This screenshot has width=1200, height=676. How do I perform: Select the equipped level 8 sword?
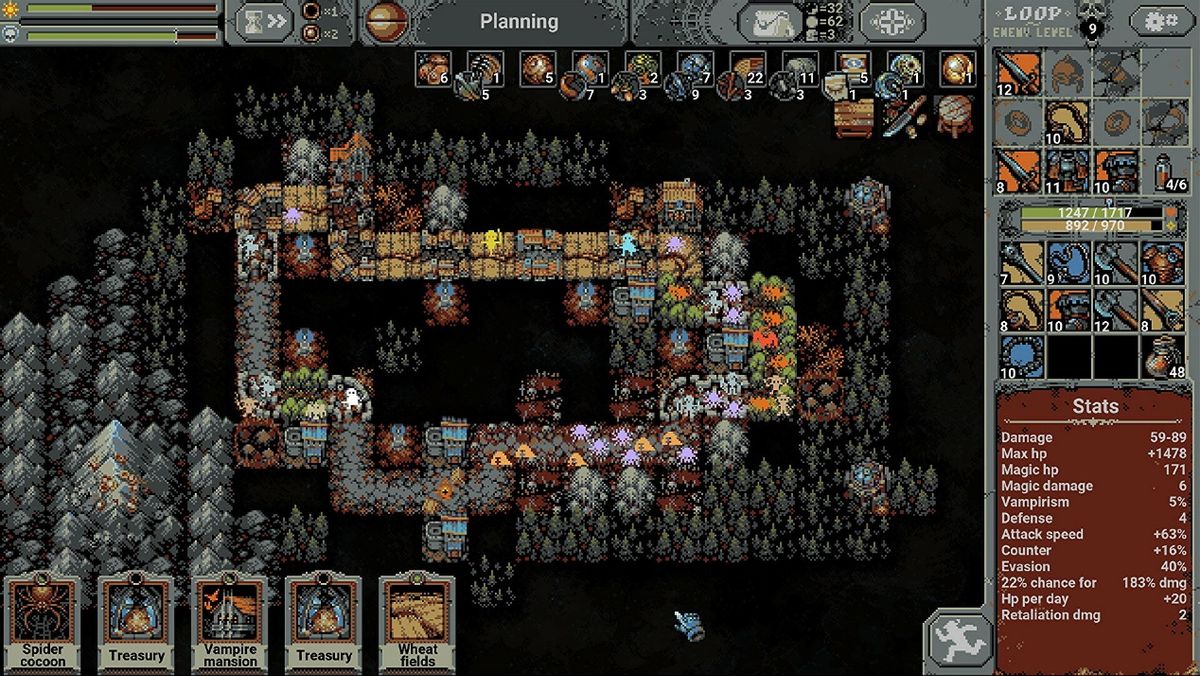[1019, 170]
